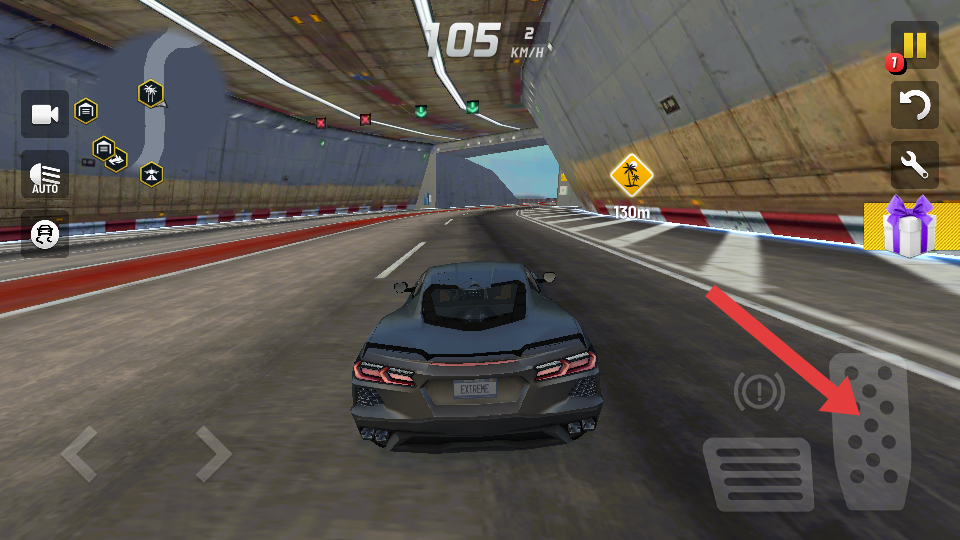Step on the gas pedal
The image size is (960, 540).
[x=870, y=432]
